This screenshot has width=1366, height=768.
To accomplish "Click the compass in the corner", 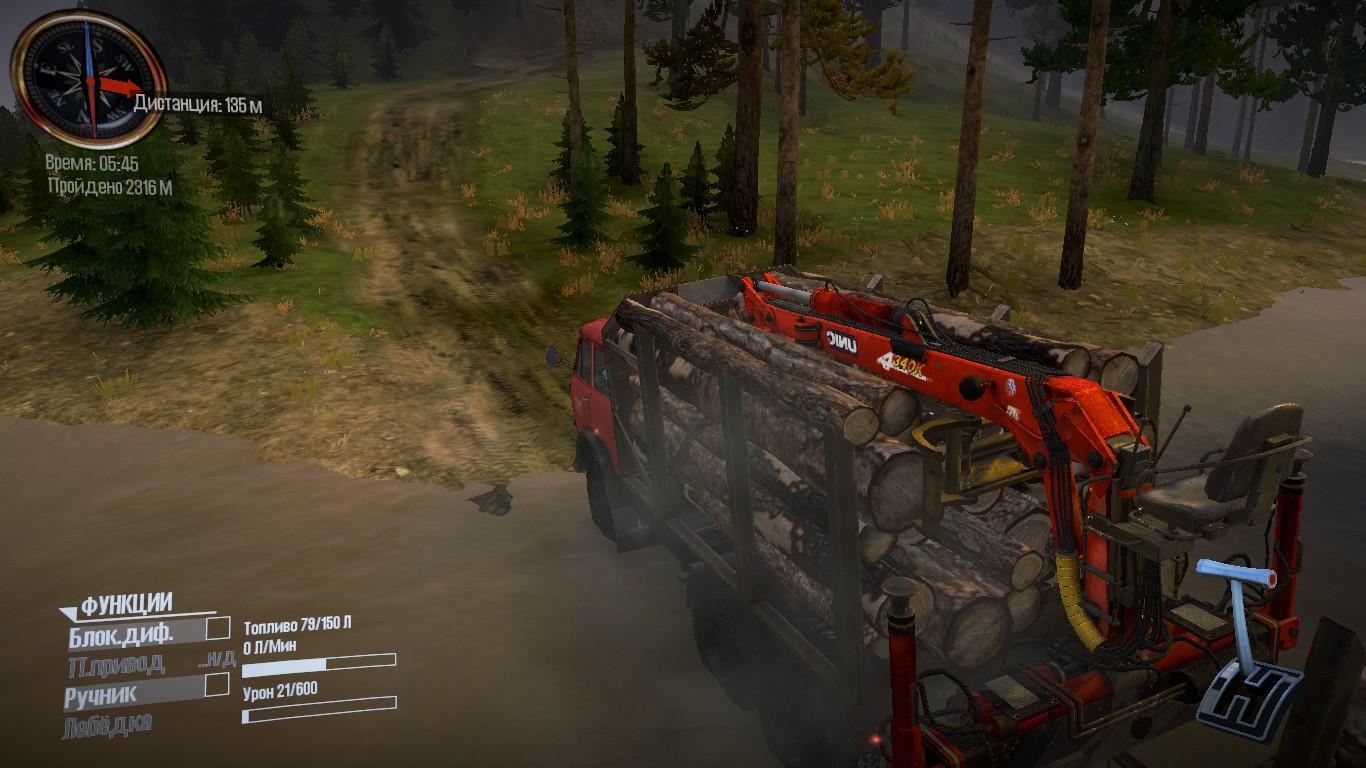I will click(88, 79).
